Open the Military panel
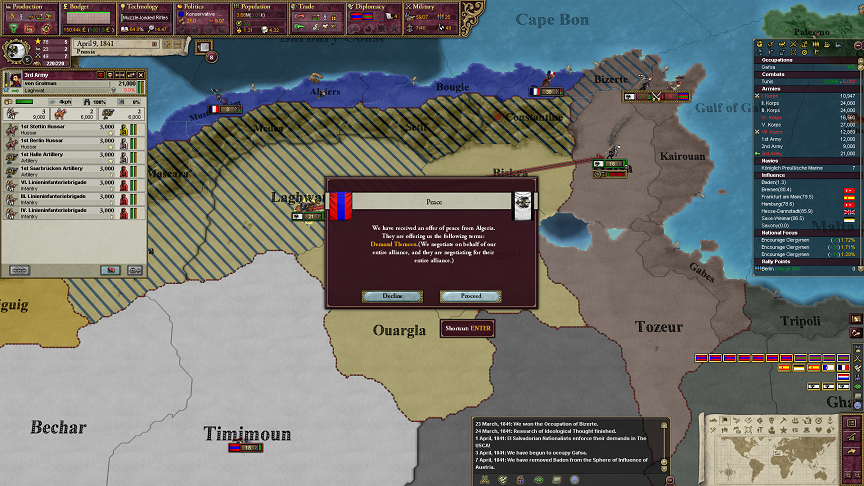 pos(432,6)
